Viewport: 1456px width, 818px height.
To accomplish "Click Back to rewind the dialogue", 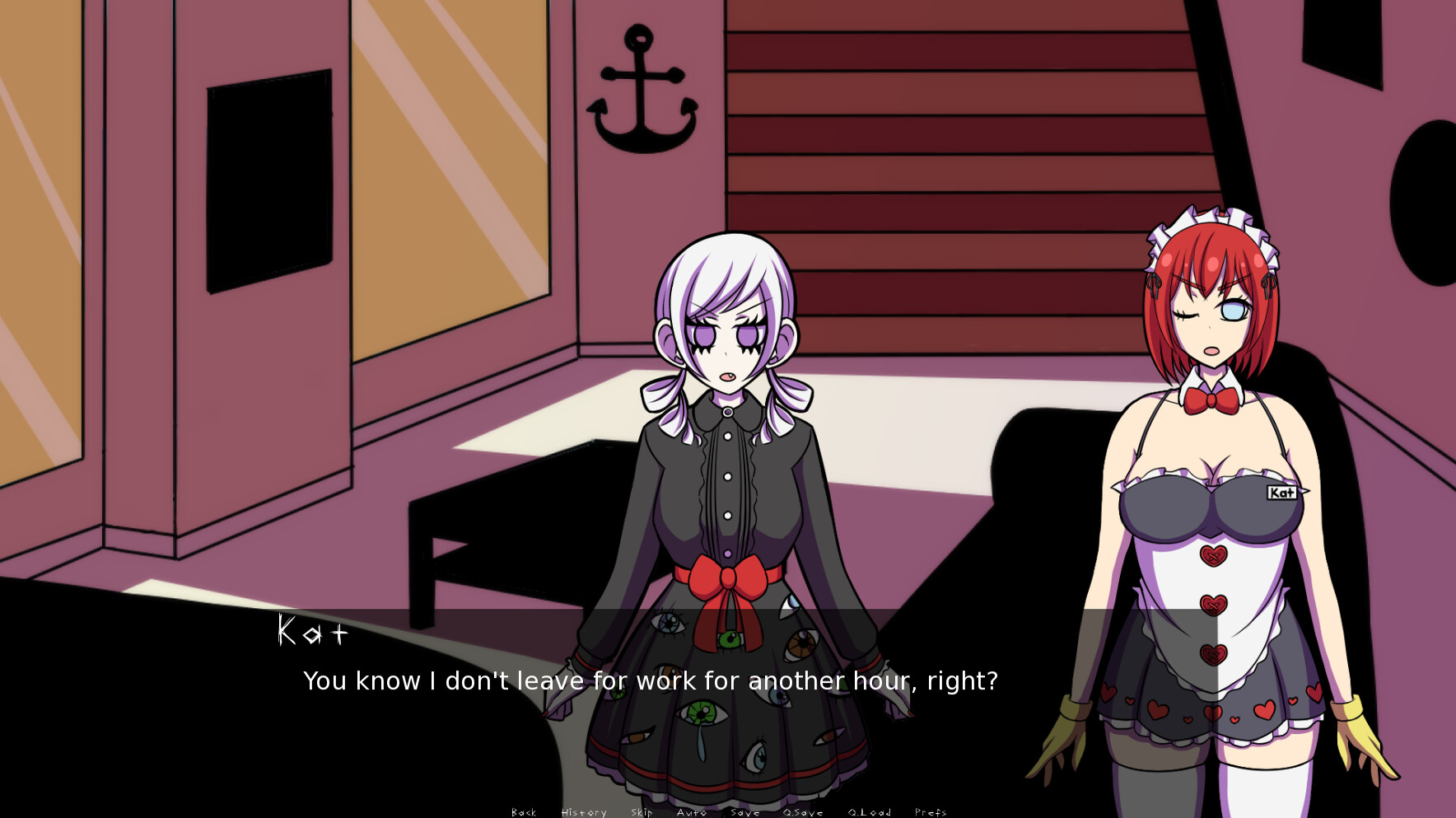I will tap(523, 812).
